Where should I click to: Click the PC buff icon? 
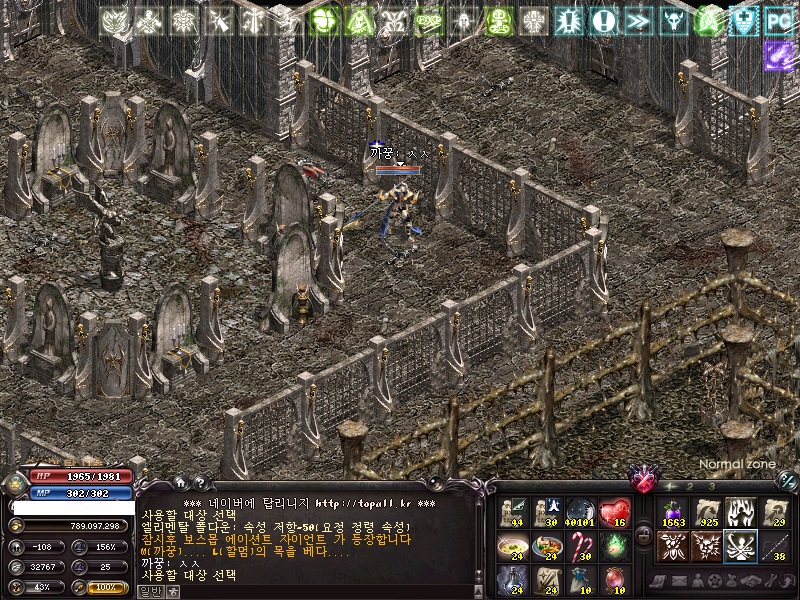(778, 20)
